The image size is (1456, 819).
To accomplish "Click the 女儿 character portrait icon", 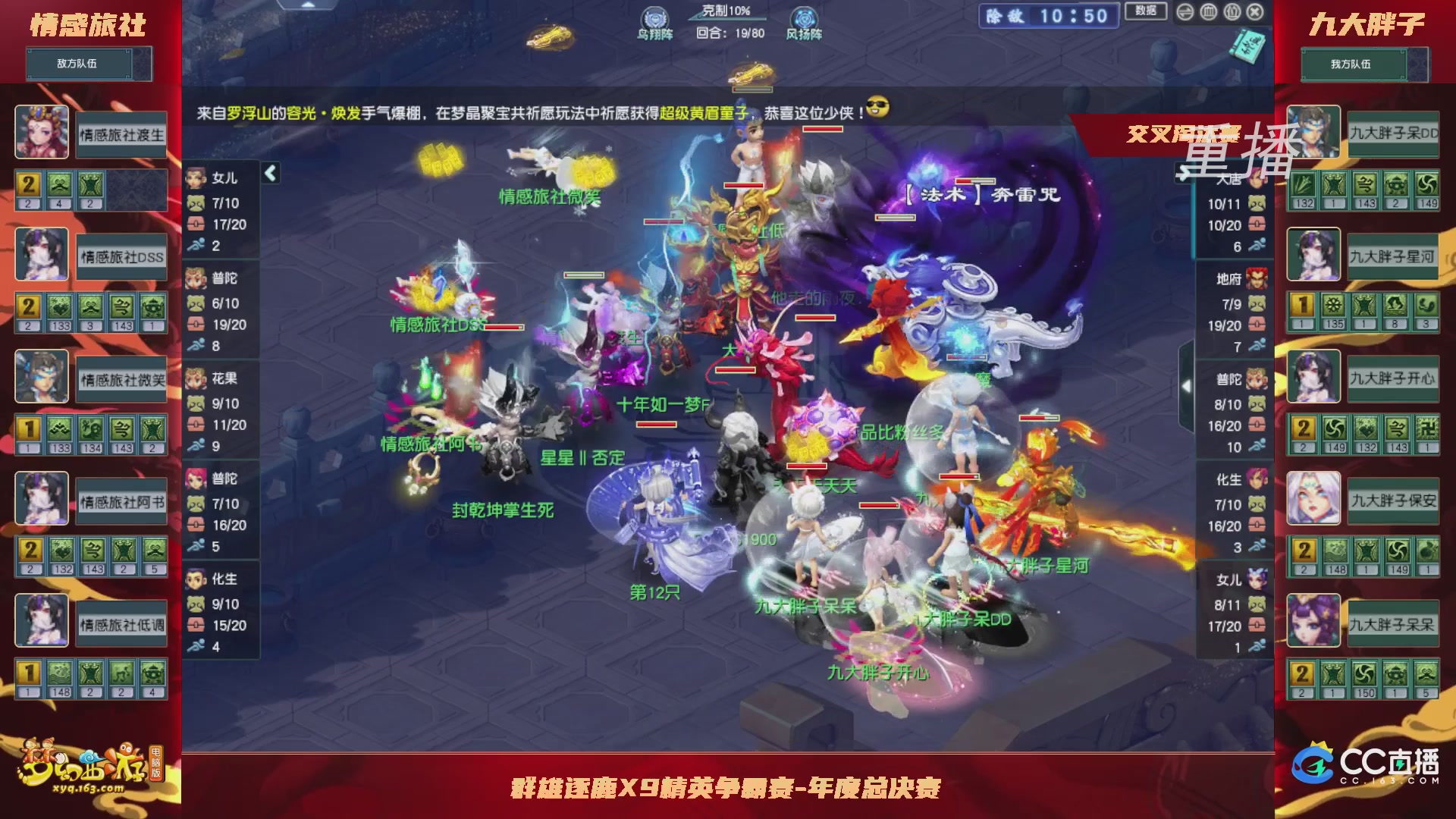I will point(196,177).
